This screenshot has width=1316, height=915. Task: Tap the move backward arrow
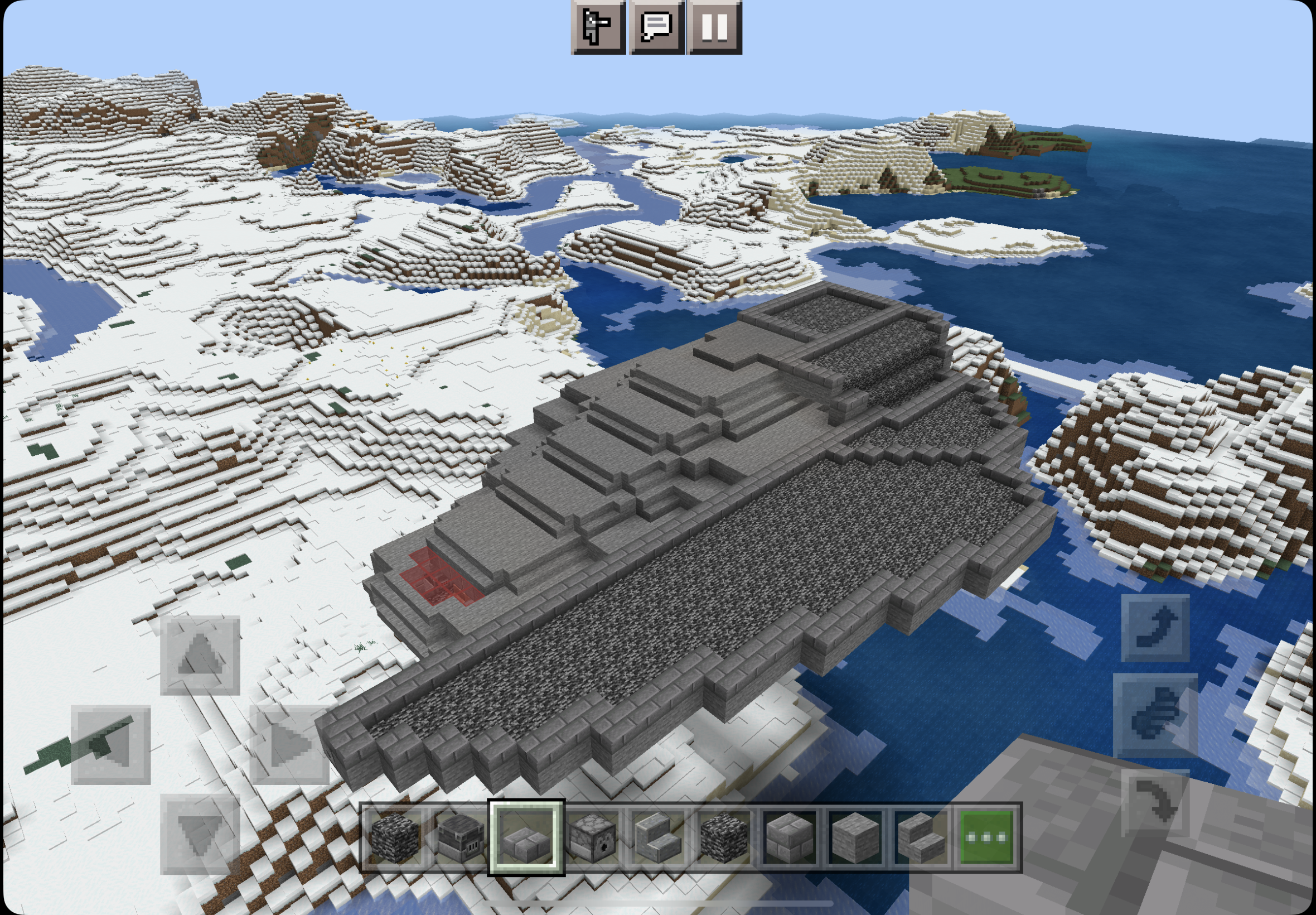[x=200, y=834]
